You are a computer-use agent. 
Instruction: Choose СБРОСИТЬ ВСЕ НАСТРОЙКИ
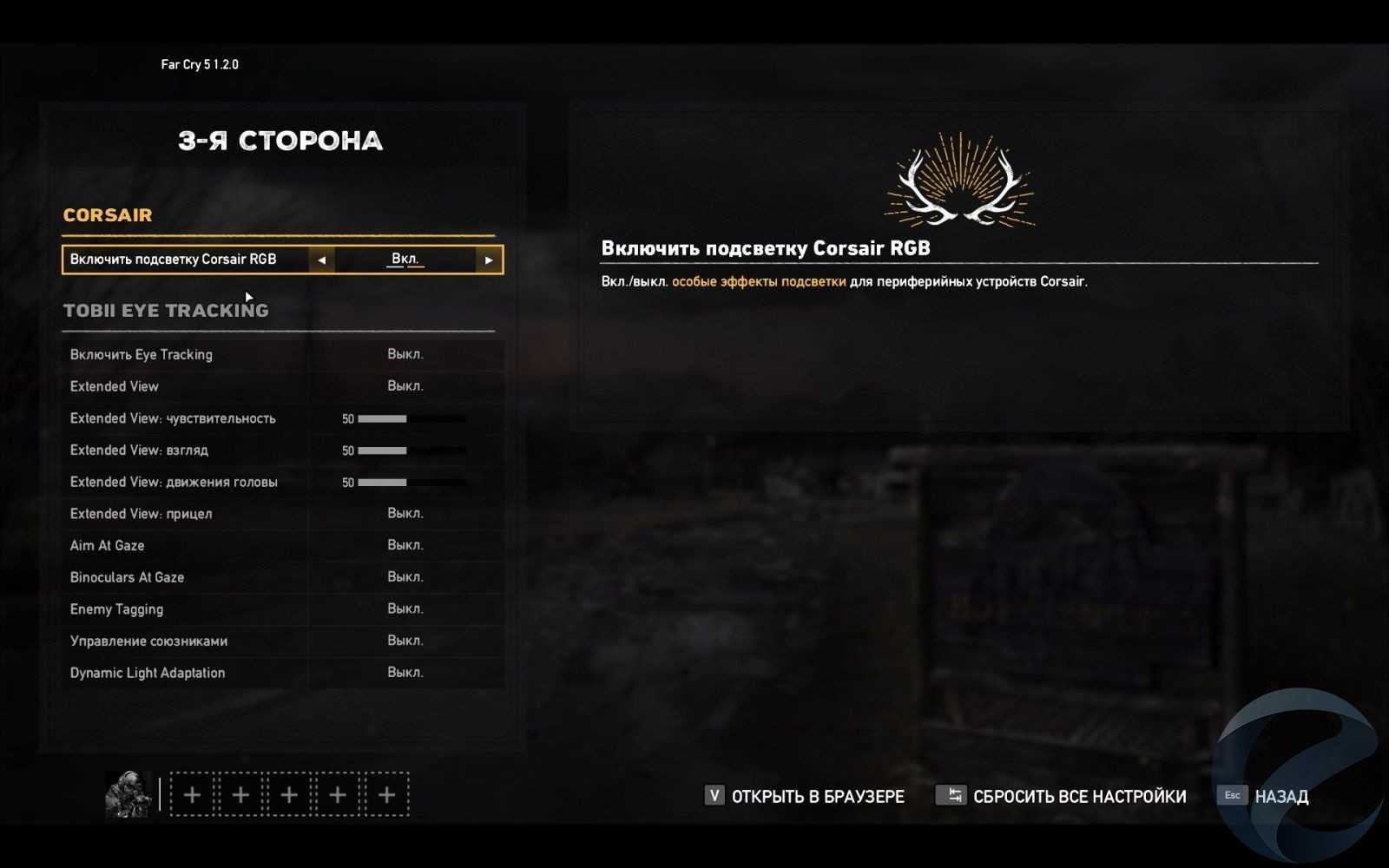(x=1061, y=796)
